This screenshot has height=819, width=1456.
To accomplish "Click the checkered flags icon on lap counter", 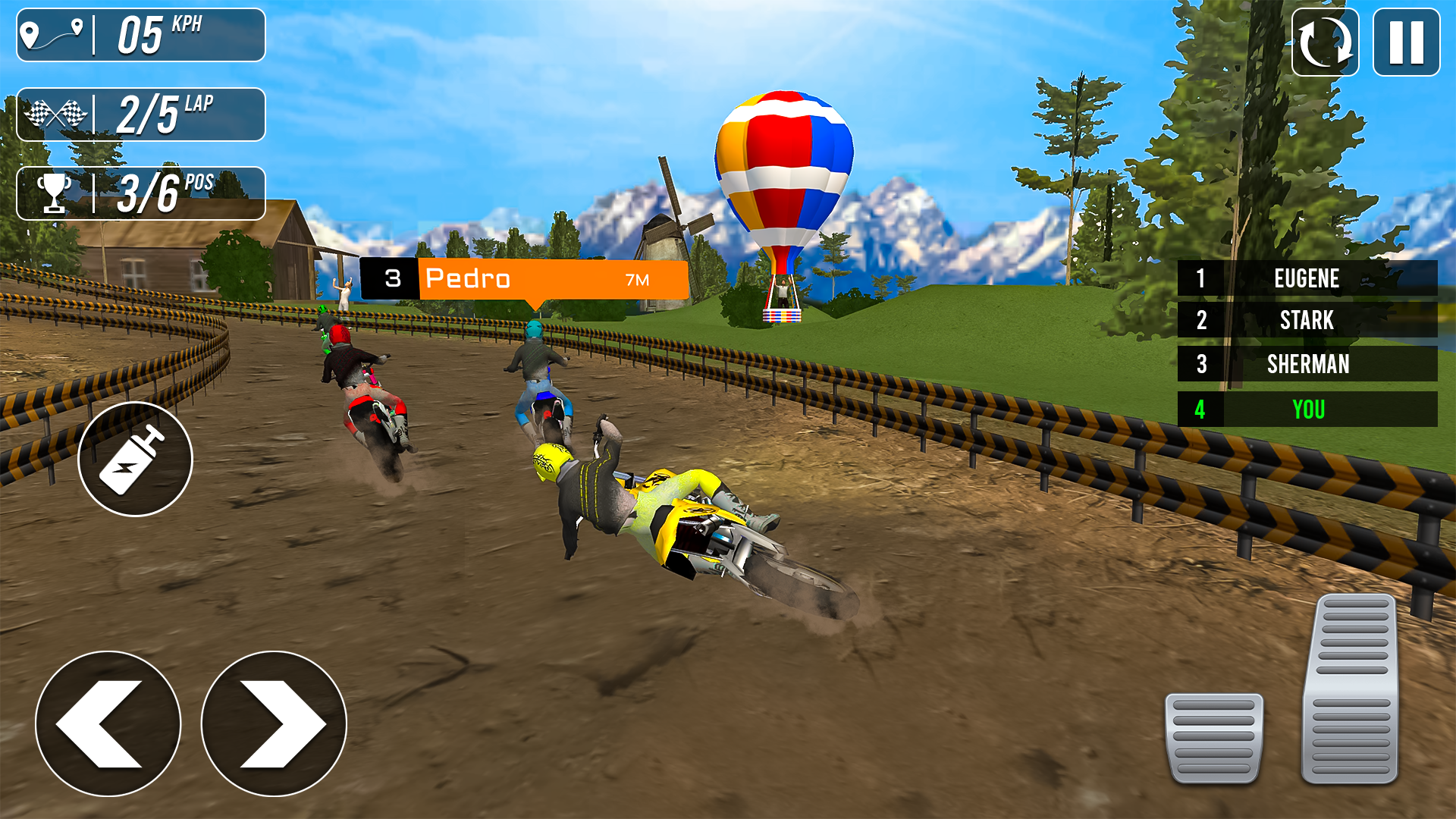I will 57,114.
